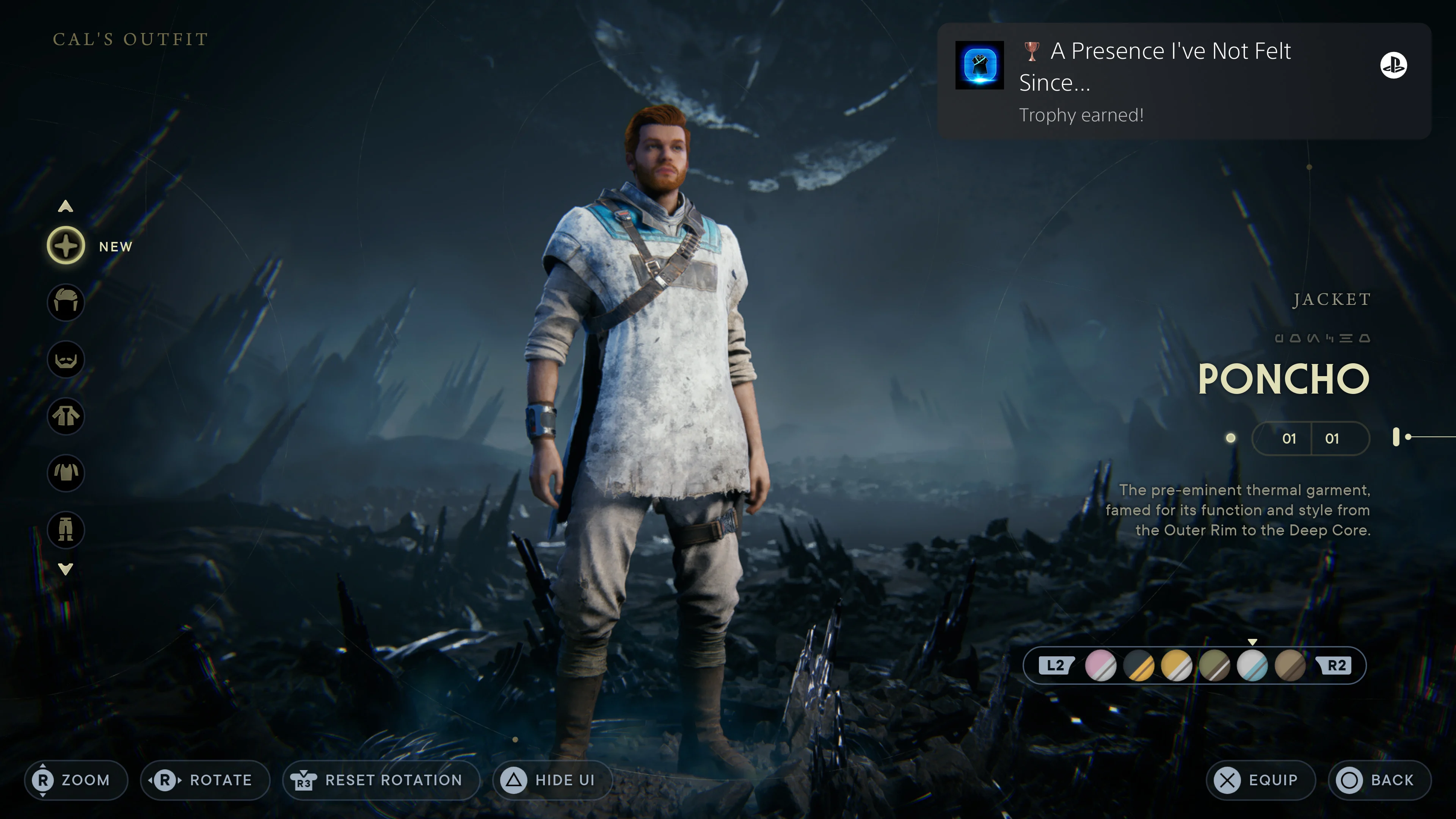The image size is (1456, 819).
Task: Click the NEW item indicator icon
Action: [66, 245]
